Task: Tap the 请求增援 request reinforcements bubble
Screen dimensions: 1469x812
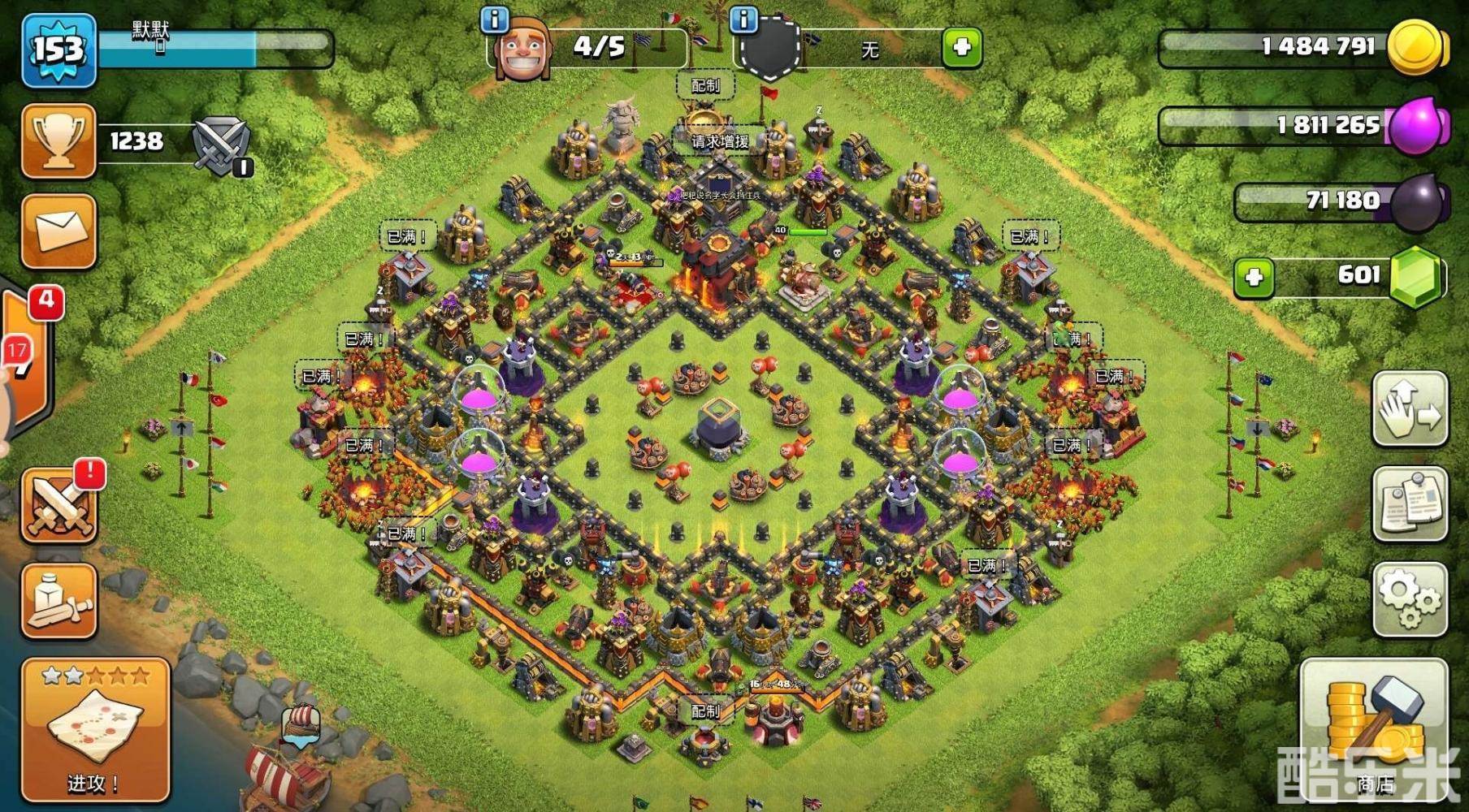Action: (x=719, y=141)
